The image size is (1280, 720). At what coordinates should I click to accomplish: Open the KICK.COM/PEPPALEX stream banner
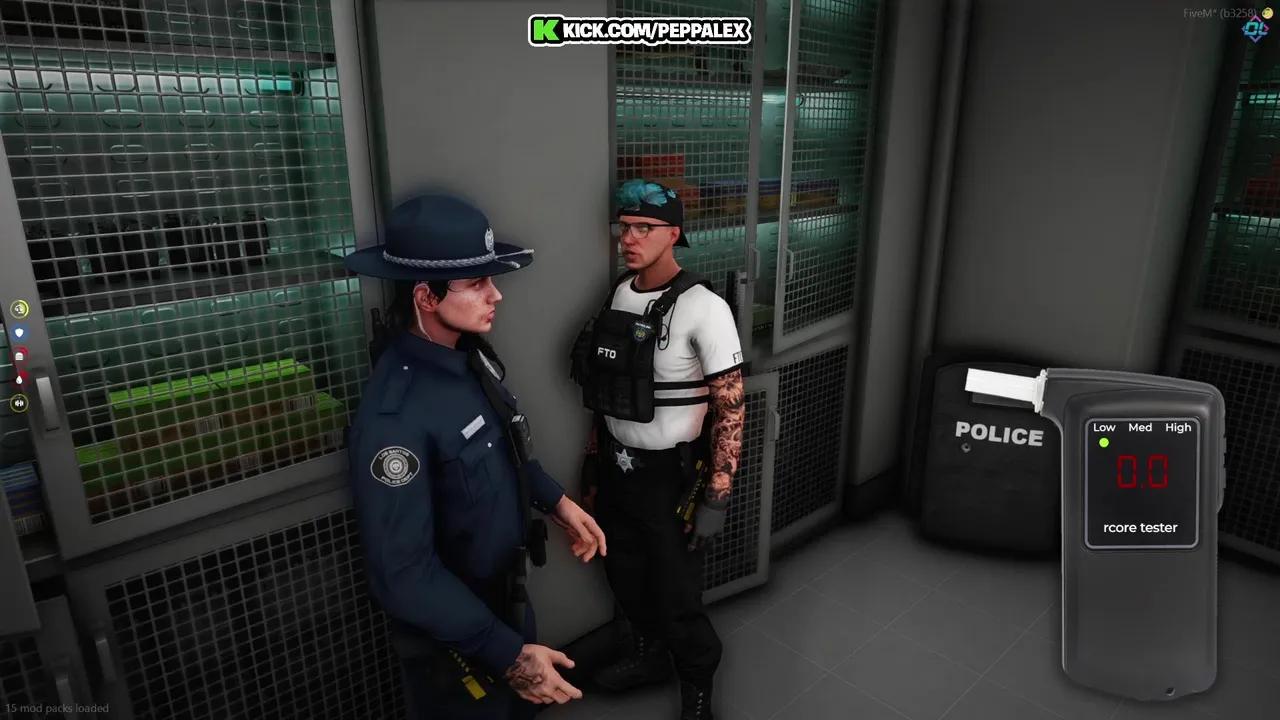coord(640,30)
